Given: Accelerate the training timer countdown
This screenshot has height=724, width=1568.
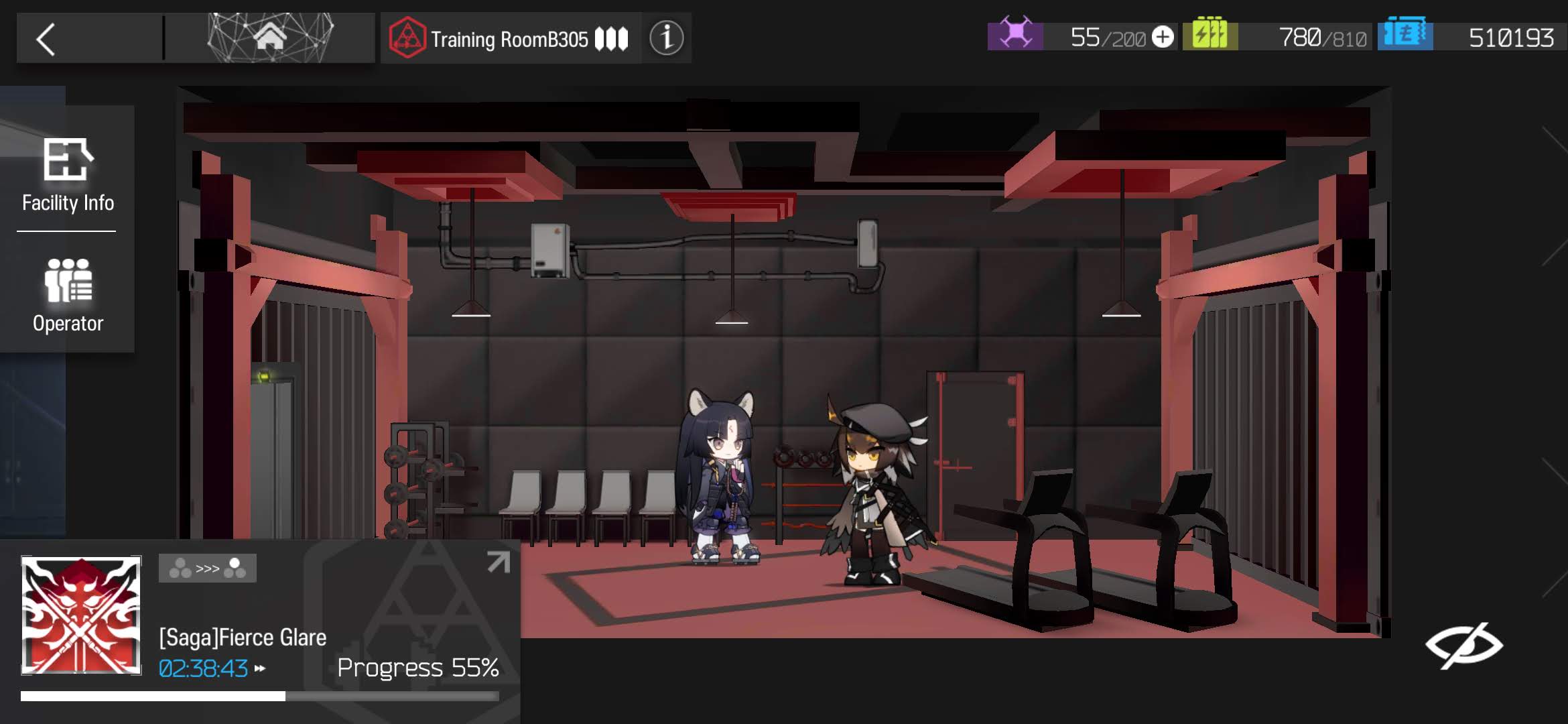Looking at the screenshot, I should pyautogui.click(x=259, y=668).
